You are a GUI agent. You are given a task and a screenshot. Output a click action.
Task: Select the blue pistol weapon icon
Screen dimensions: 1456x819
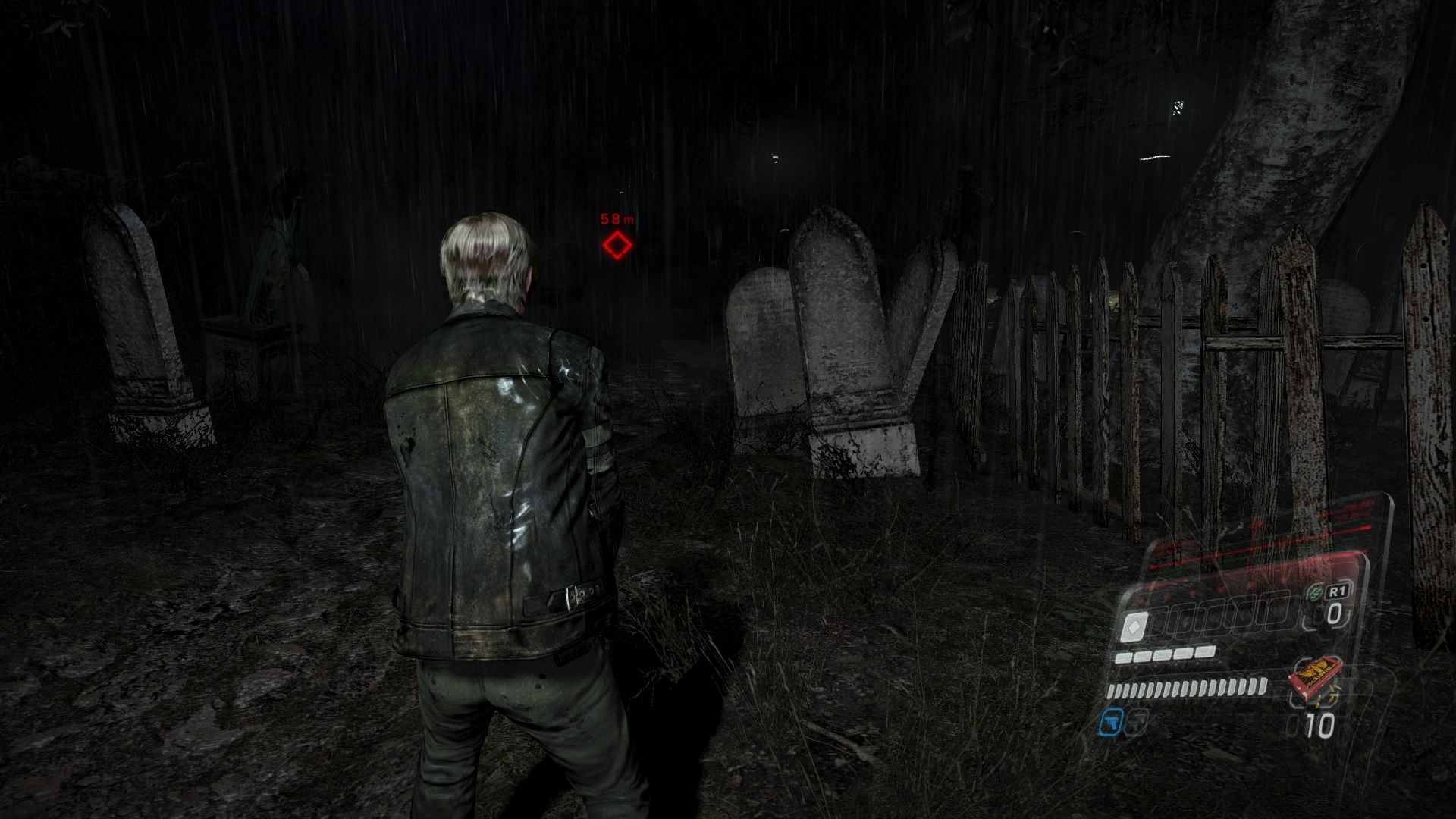click(1111, 722)
